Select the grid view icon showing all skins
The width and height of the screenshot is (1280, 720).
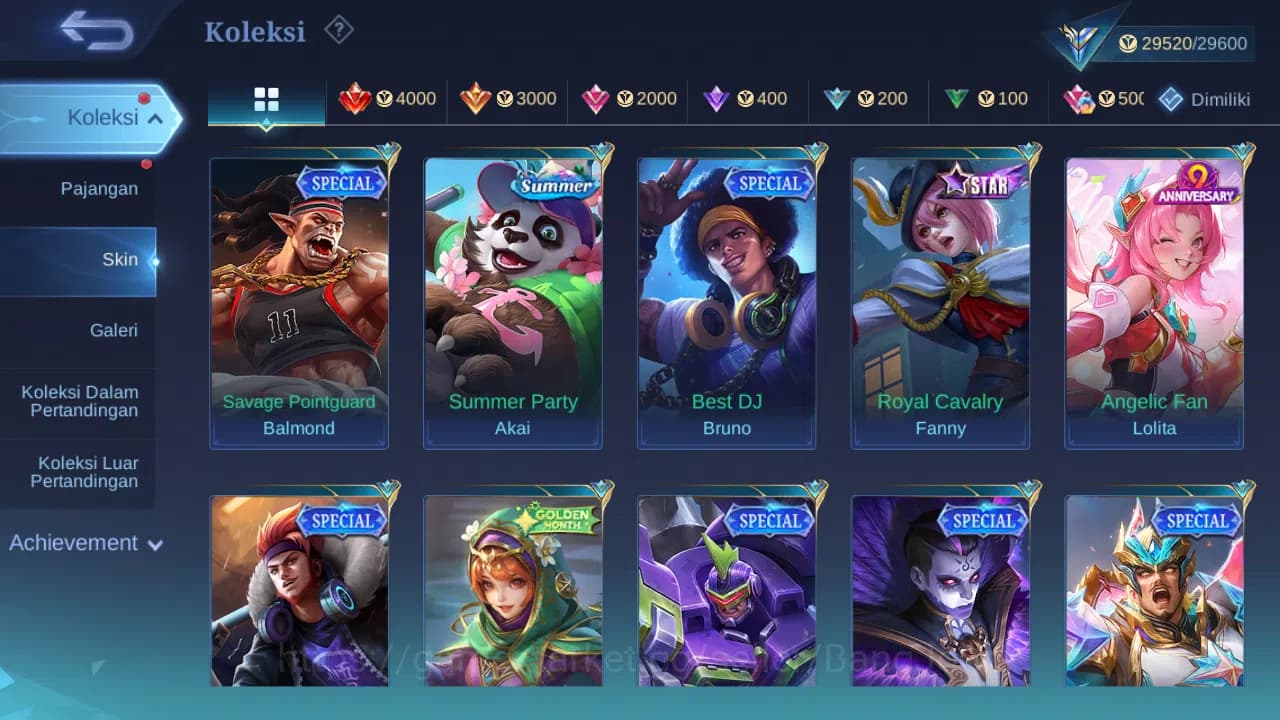(x=266, y=98)
